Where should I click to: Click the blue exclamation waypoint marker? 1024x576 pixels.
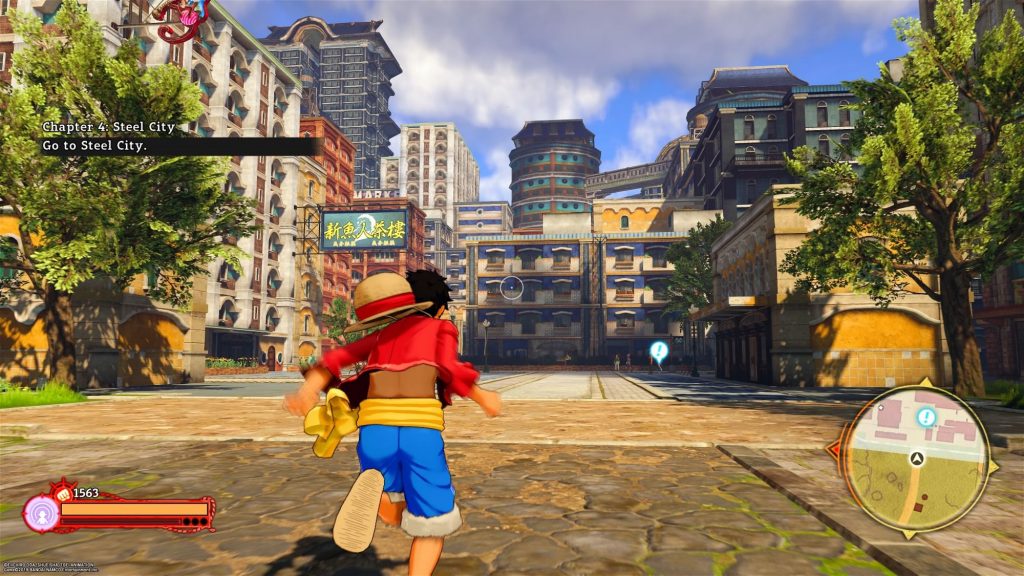658,350
